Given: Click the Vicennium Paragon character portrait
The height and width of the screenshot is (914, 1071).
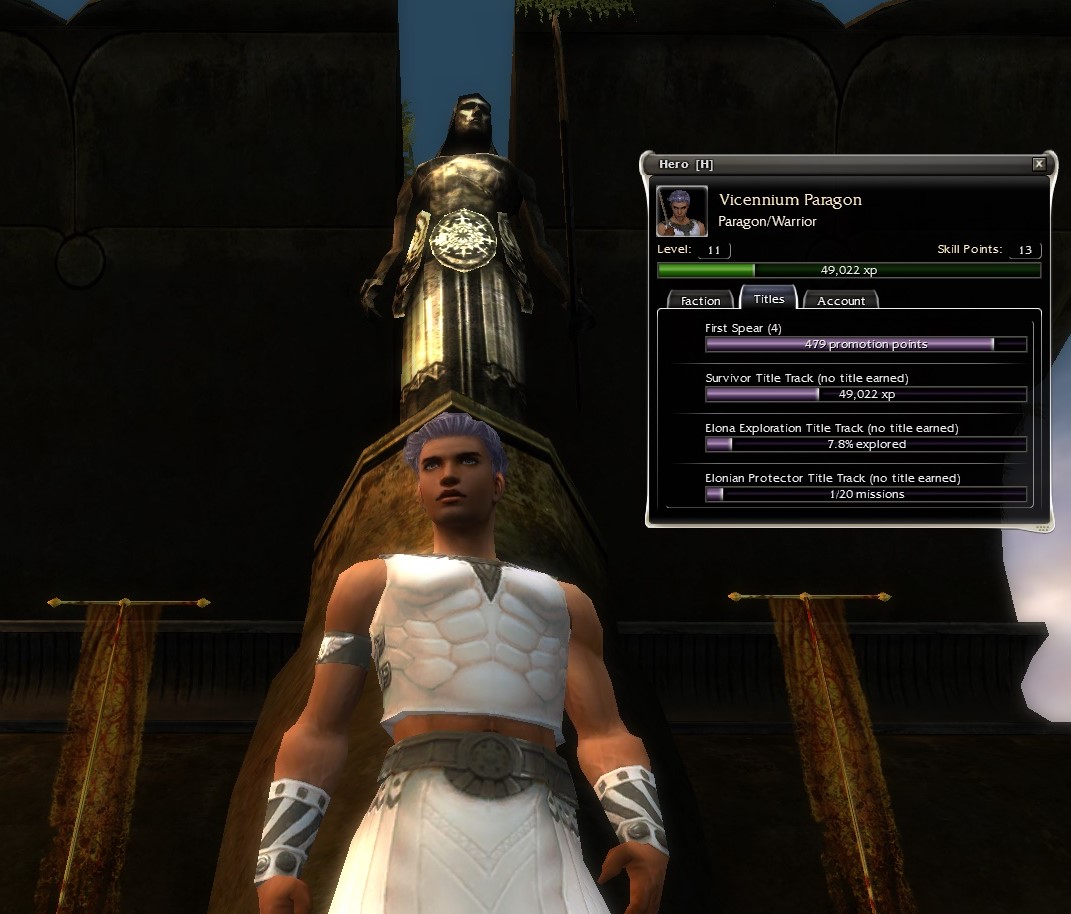Looking at the screenshot, I should tap(682, 211).
